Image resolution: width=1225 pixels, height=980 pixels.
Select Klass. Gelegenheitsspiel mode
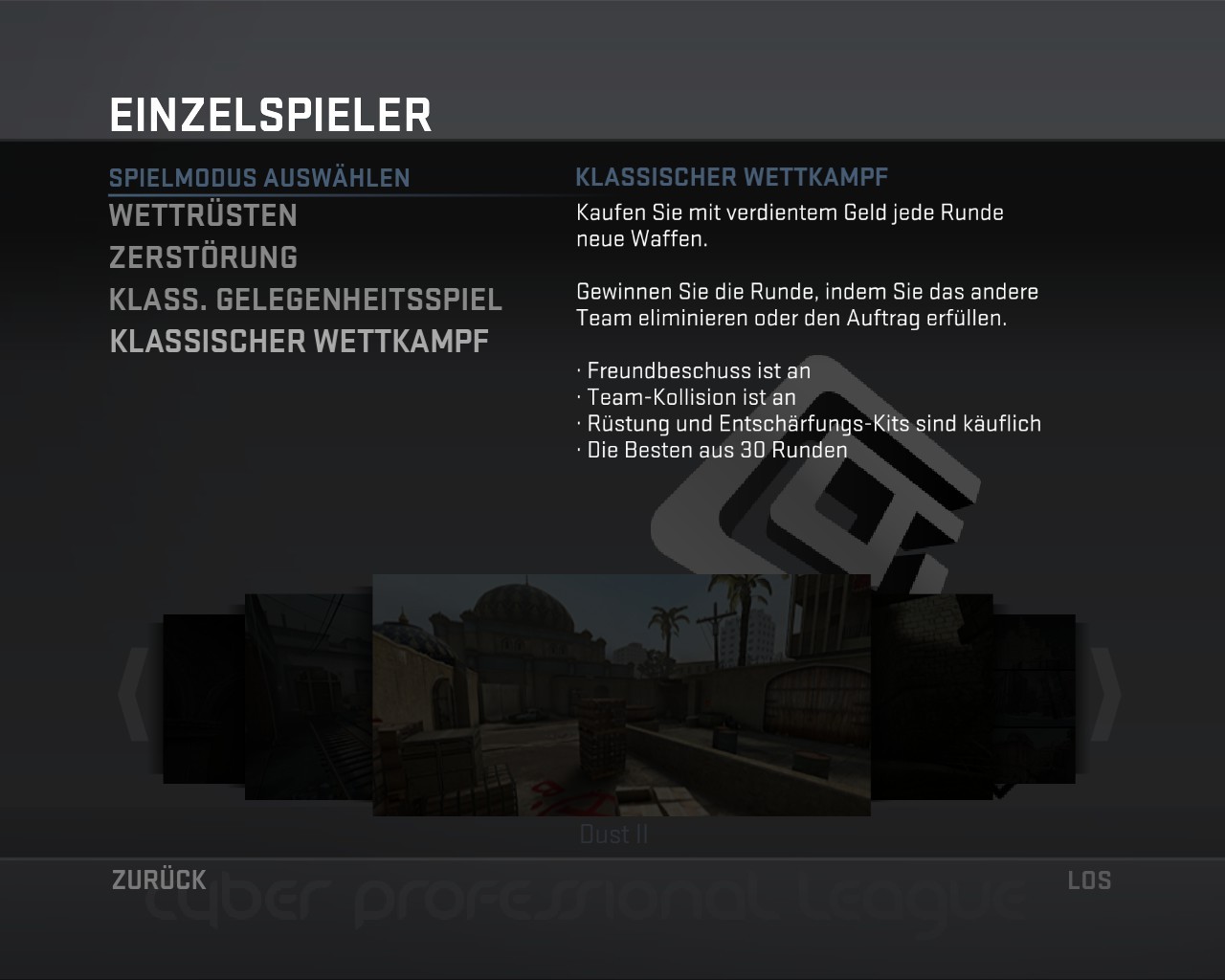tap(305, 299)
